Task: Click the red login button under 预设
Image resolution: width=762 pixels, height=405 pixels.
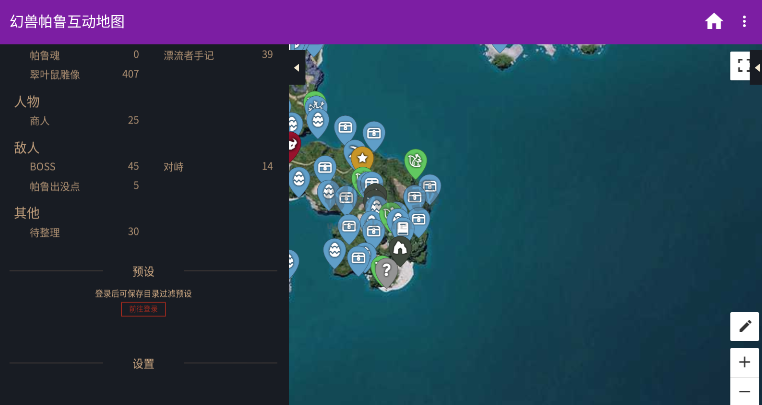Action: tap(143, 309)
